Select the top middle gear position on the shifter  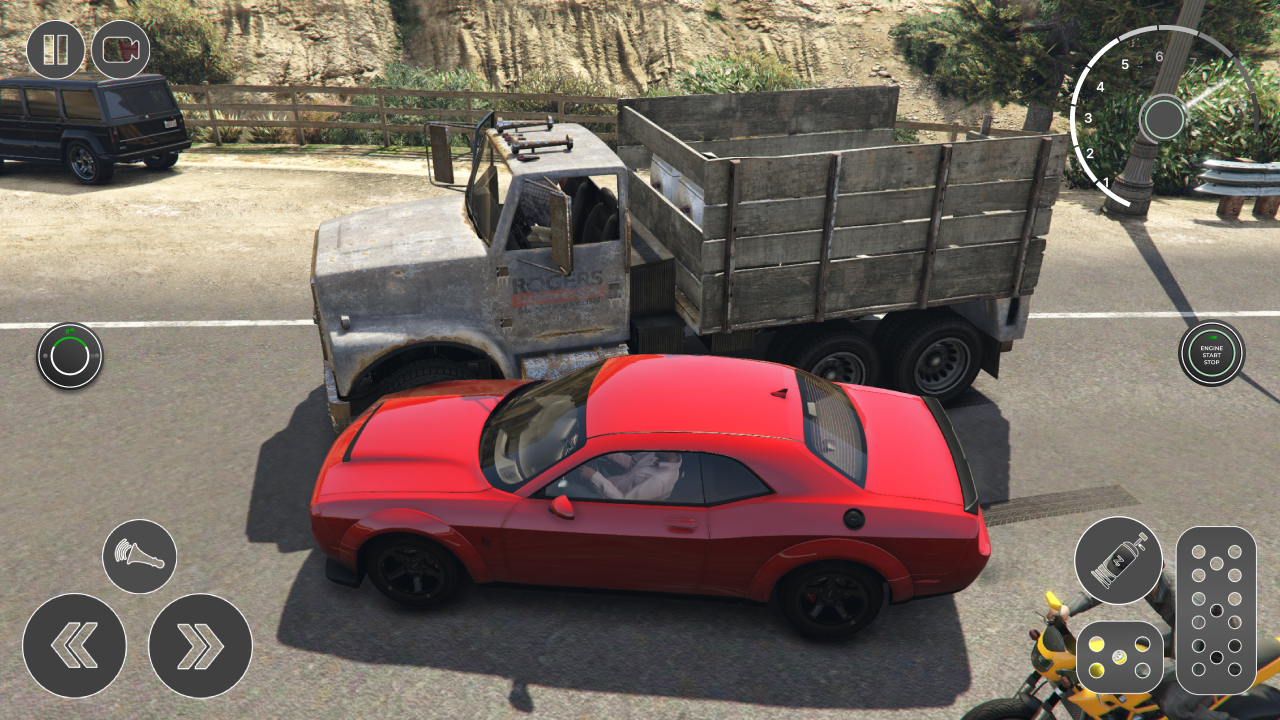(1216, 563)
